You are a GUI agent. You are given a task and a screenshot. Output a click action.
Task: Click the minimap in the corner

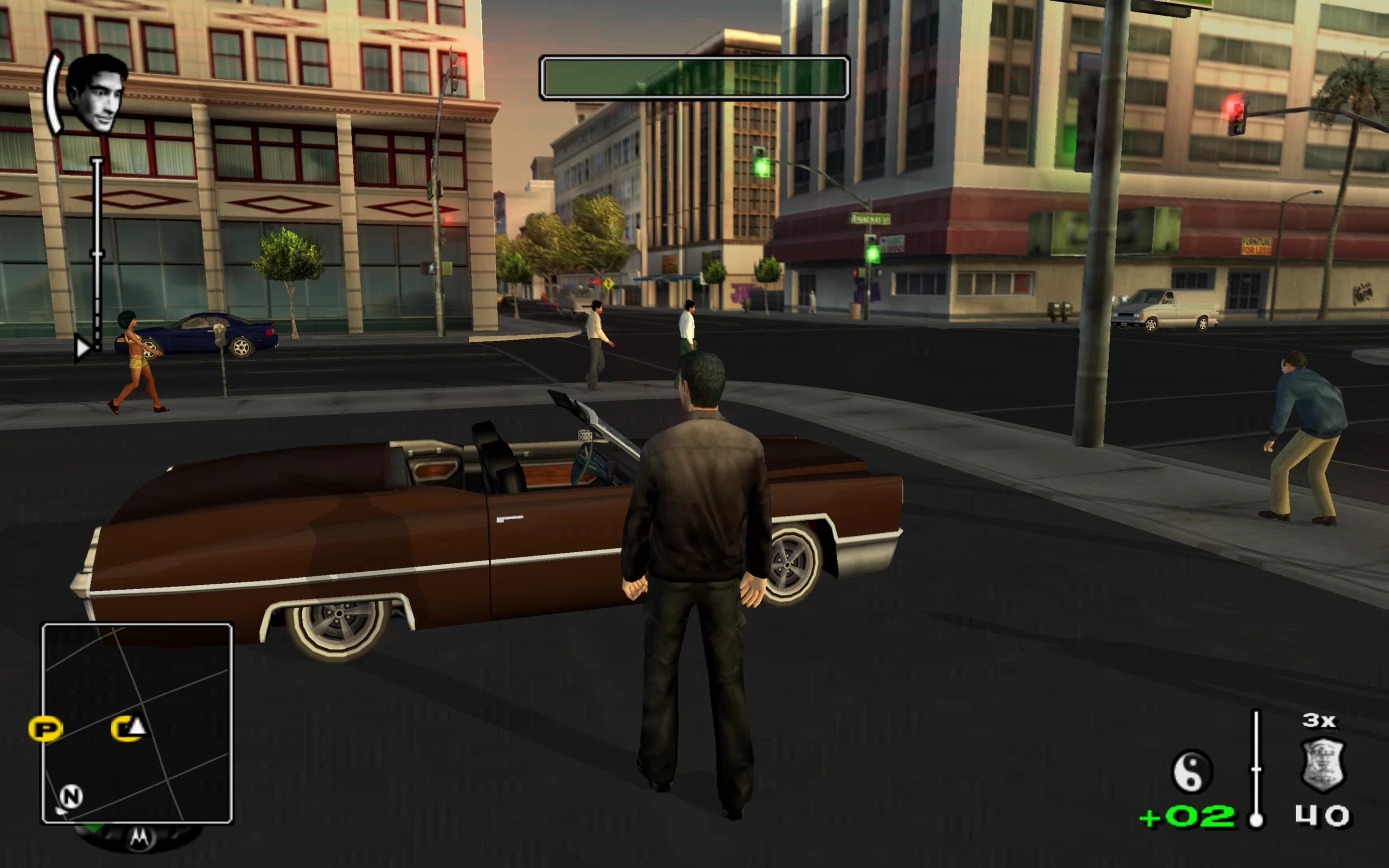pyautogui.click(x=137, y=723)
